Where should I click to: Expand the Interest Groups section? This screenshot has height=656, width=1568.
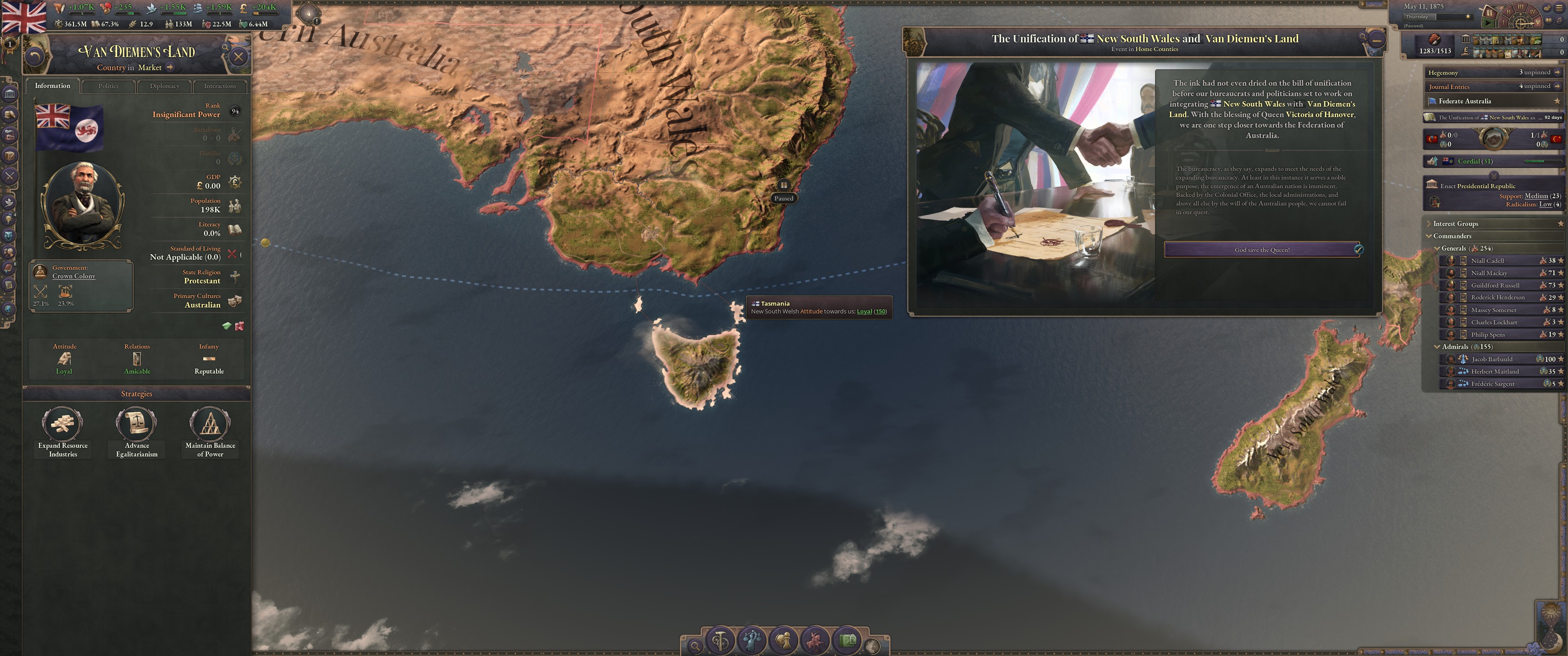pos(1429,223)
